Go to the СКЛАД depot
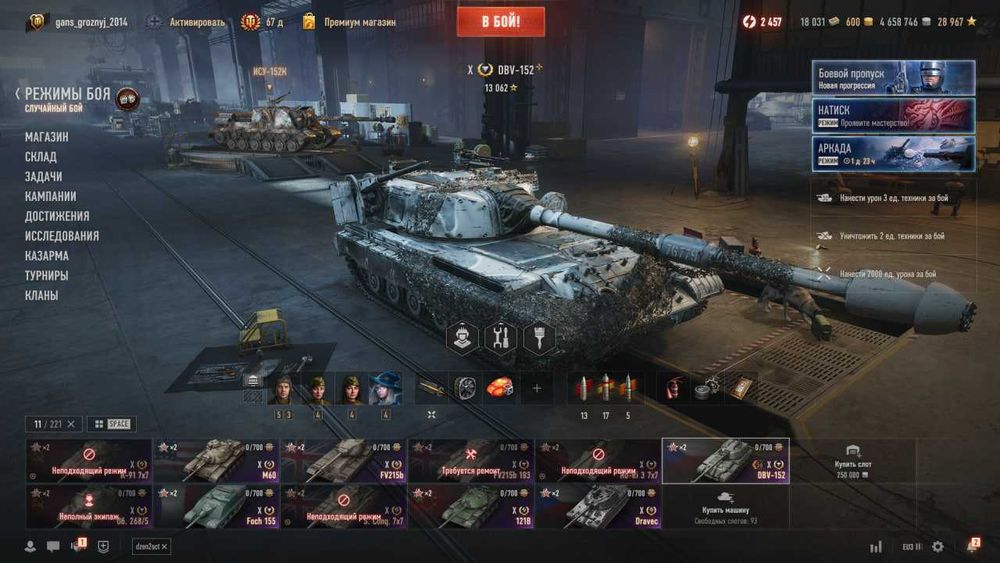Viewport: 1000px width, 563px height. 41,157
